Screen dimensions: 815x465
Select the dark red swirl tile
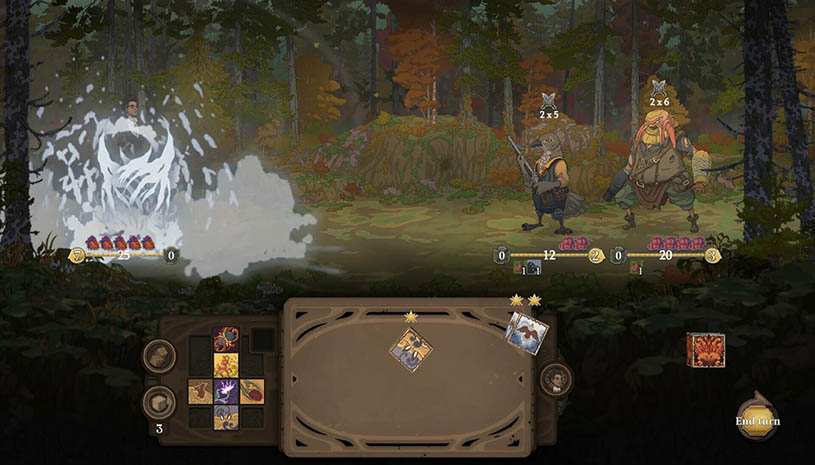click(225, 339)
